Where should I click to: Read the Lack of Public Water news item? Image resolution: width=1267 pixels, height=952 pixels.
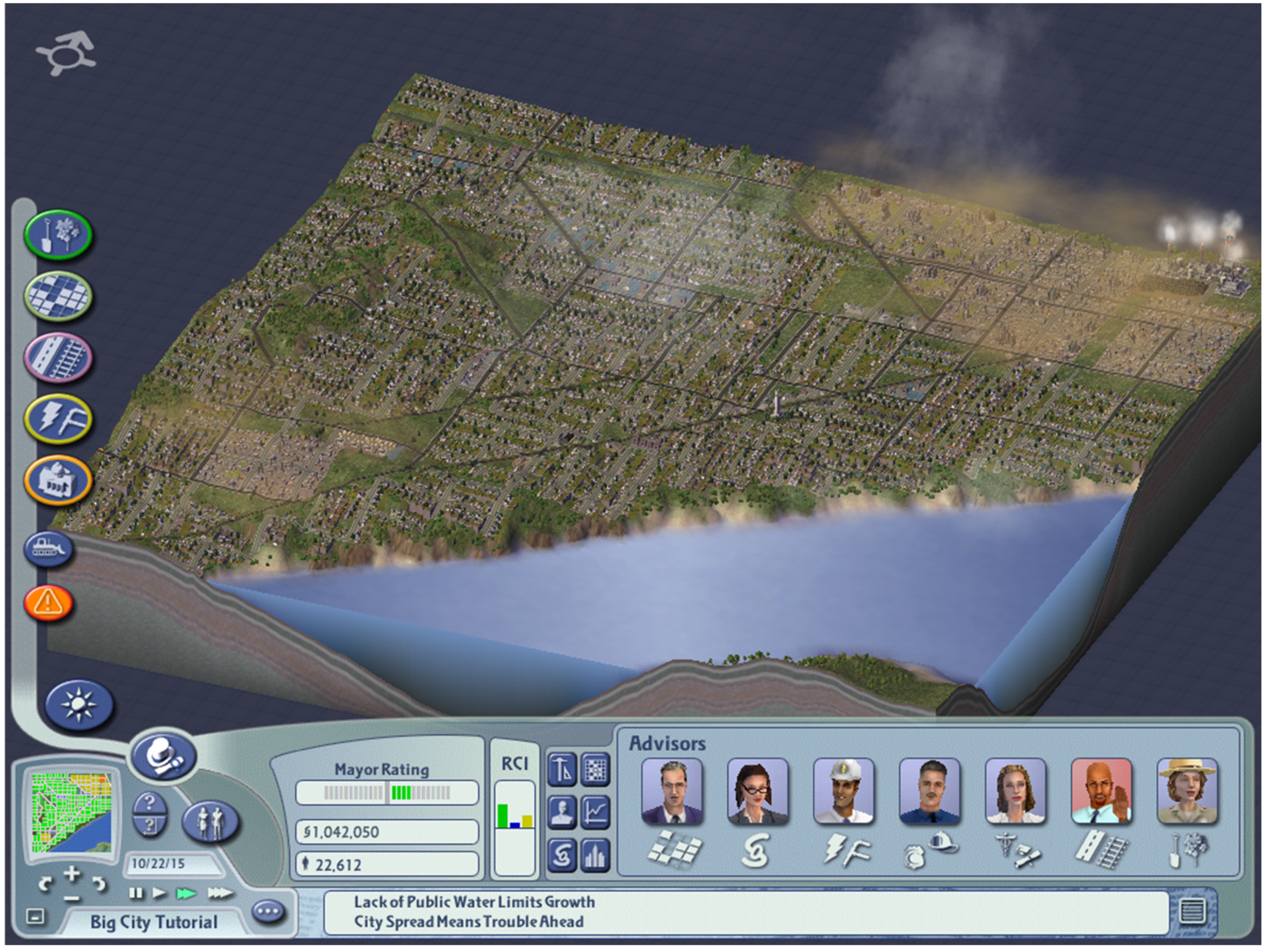tap(474, 902)
